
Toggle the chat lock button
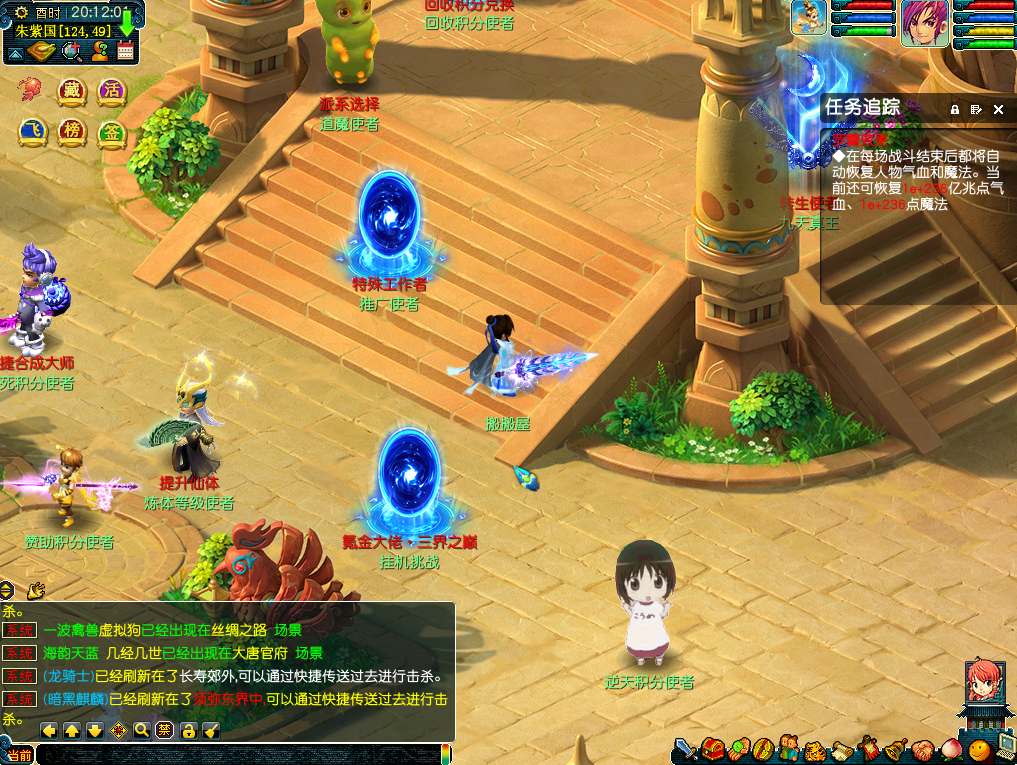(x=187, y=730)
